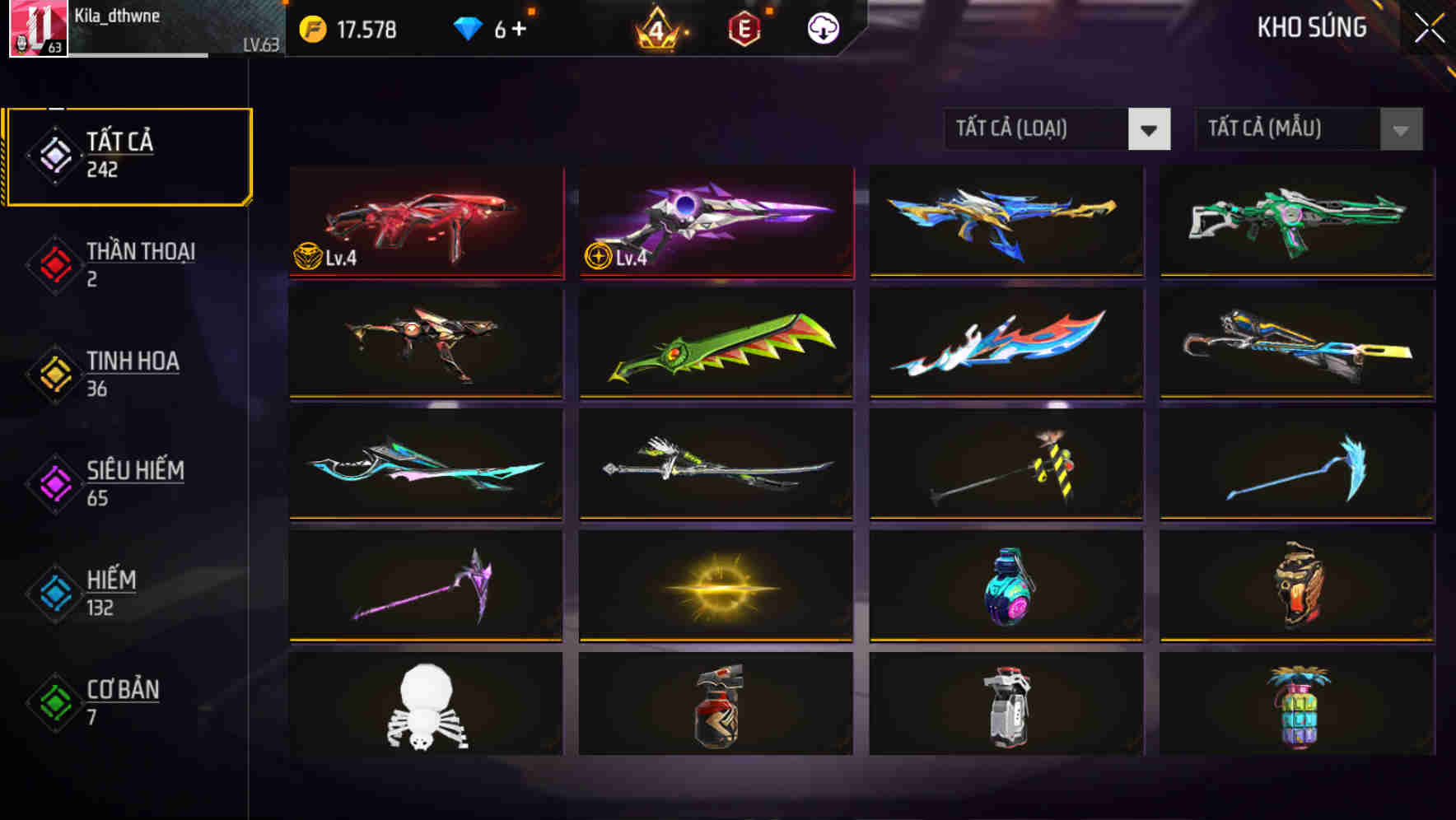The image size is (1456, 820).
Task: Click the KHO SÚNG title
Action: click(1312, 27)
